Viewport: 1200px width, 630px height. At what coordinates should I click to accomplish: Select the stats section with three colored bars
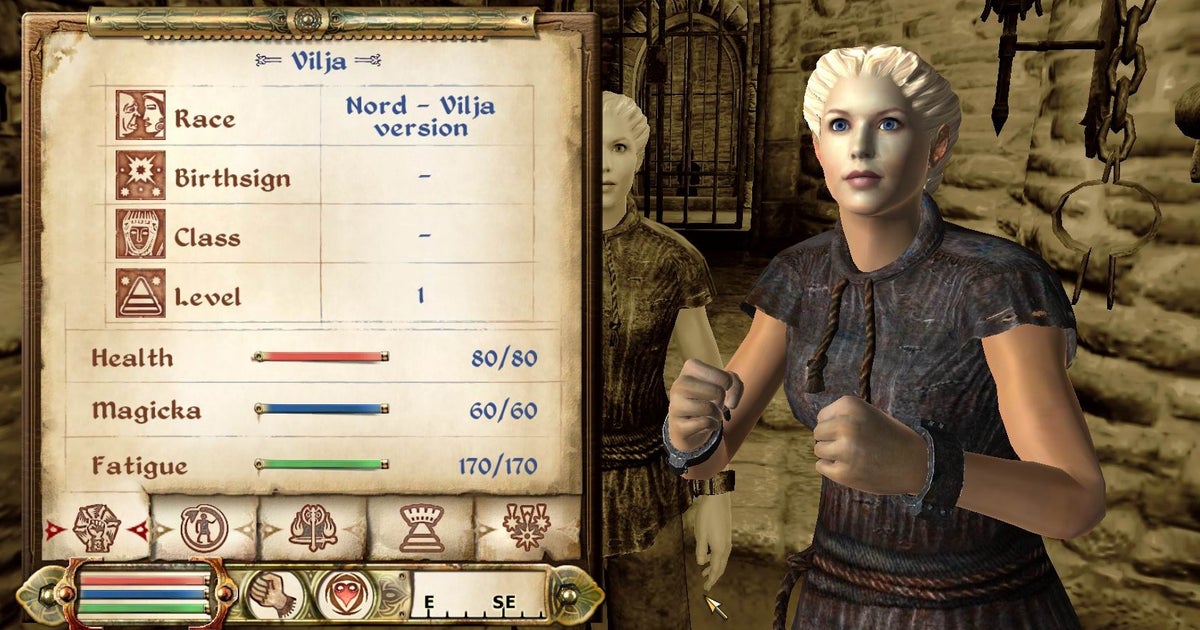141,593
